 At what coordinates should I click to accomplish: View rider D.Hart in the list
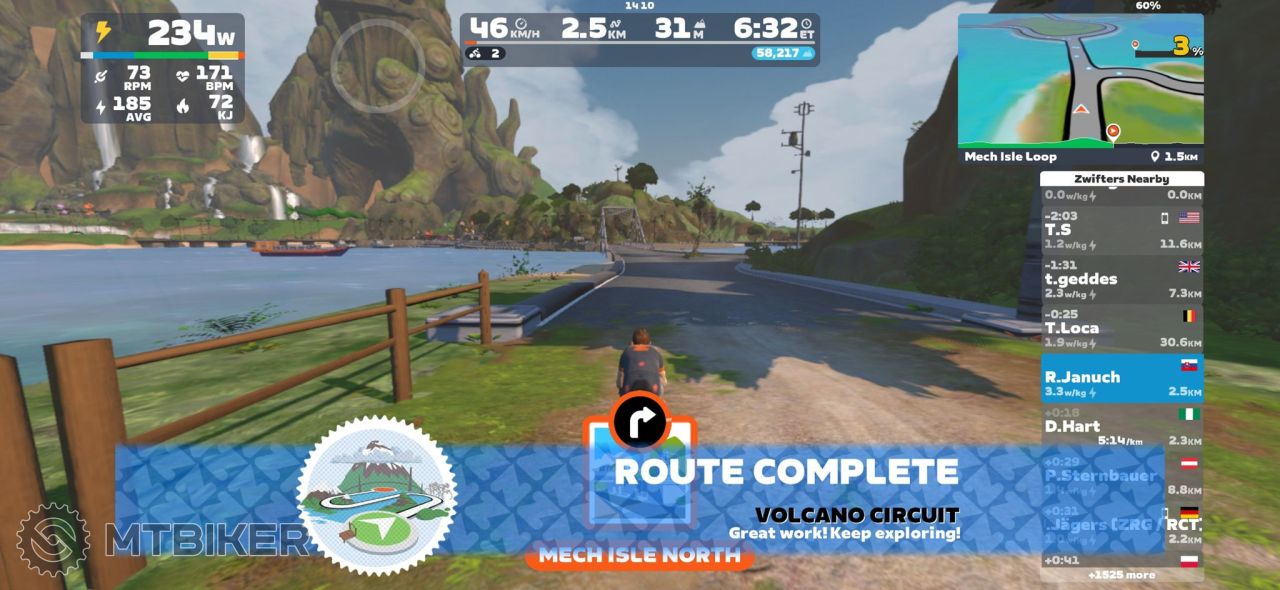[1121, 427]
